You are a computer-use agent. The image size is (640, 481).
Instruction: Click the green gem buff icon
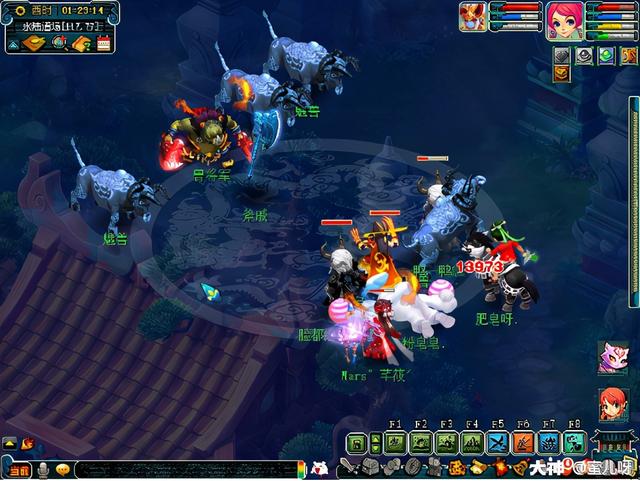(605, 56)
